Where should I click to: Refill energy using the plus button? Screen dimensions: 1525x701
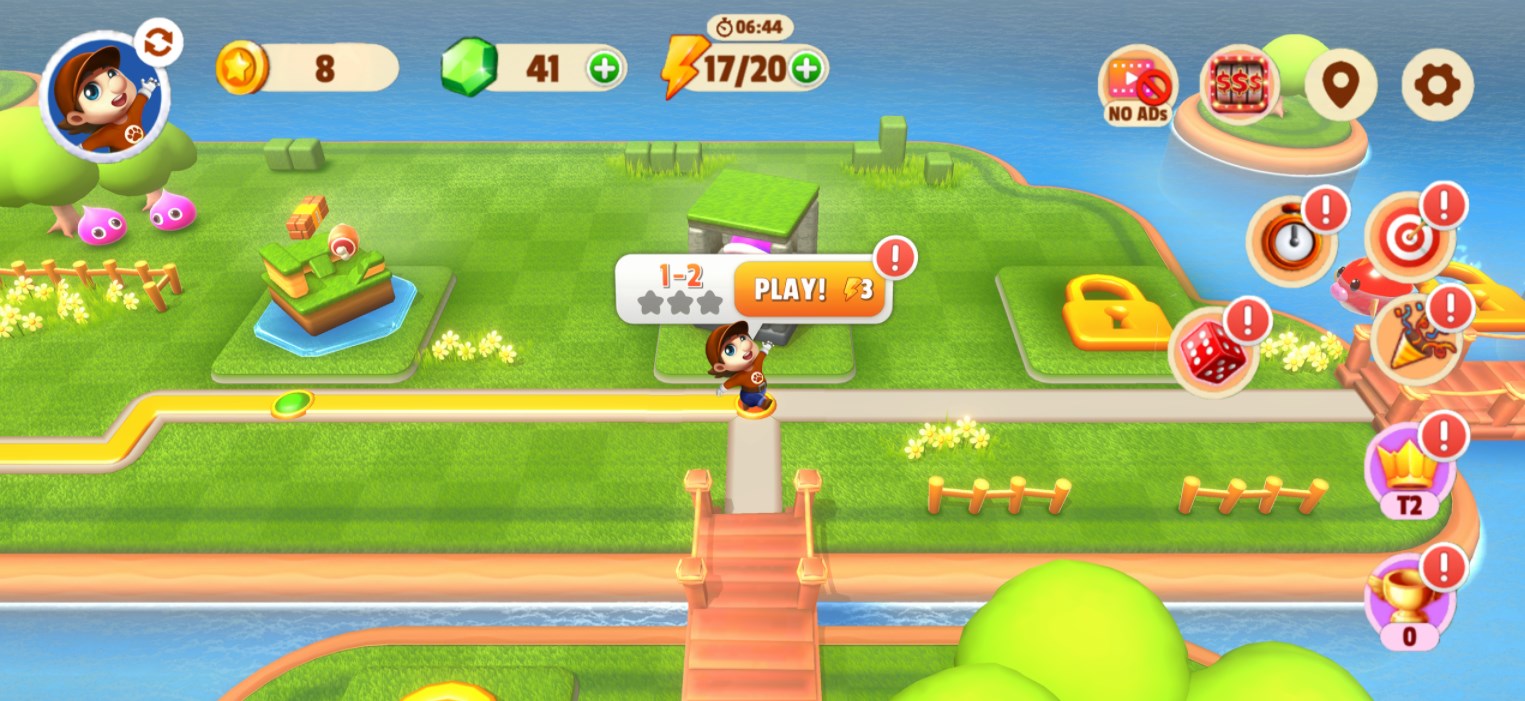tap(806, 68)
